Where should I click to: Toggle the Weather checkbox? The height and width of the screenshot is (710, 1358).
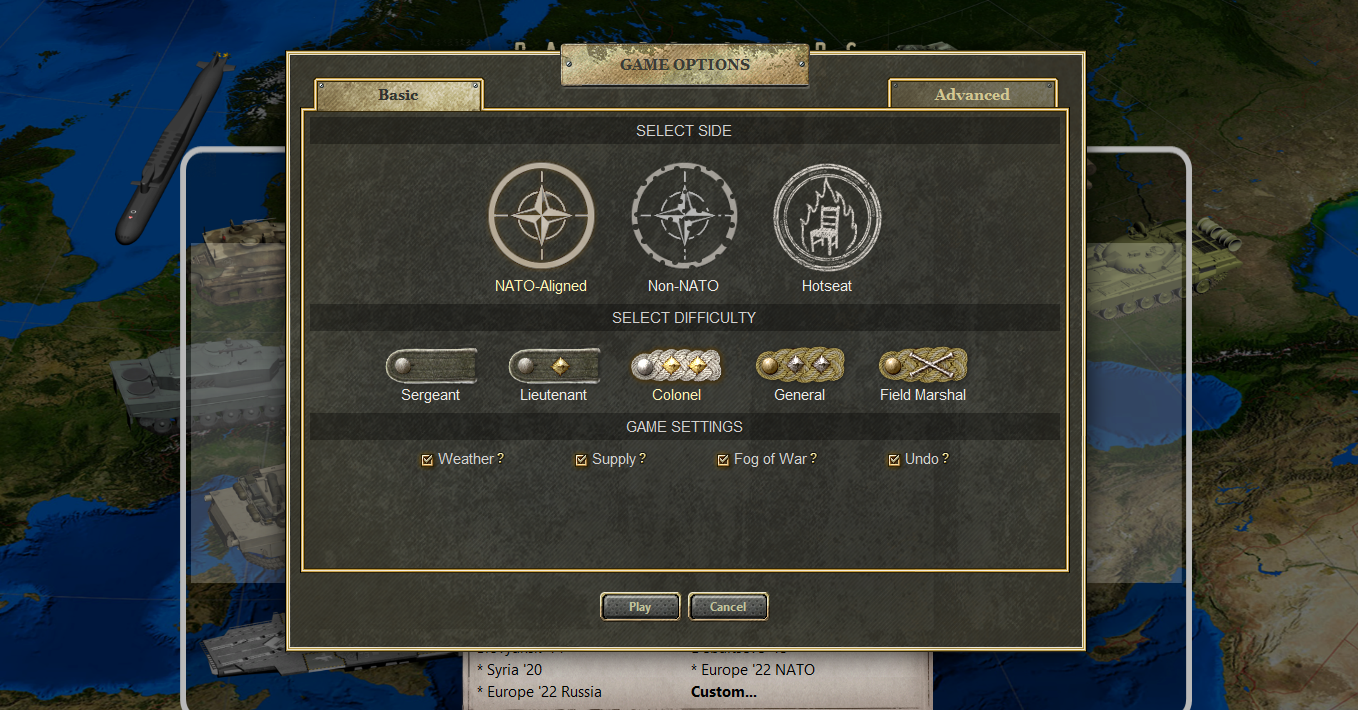427,460
